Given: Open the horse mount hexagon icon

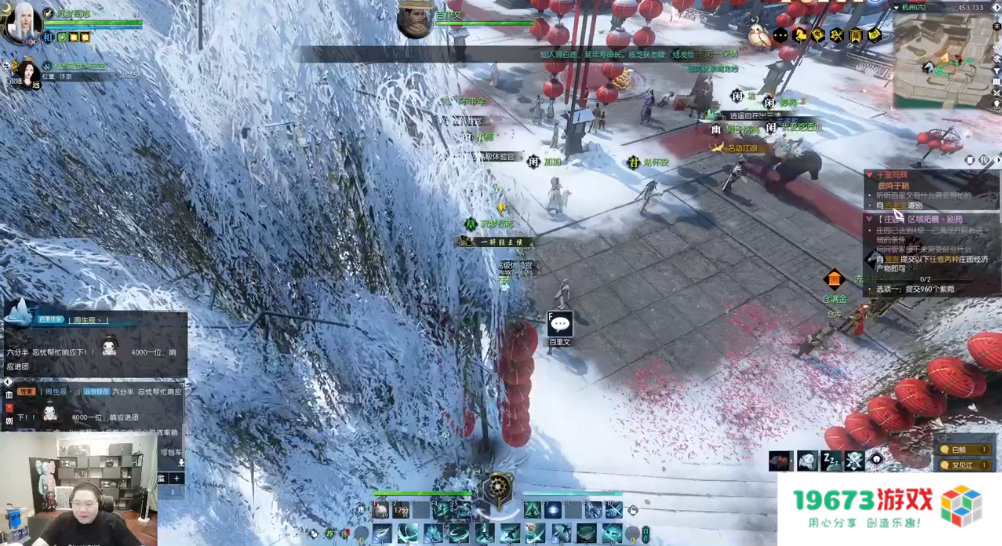Looking at the screenshot, I should coord(799,36).
